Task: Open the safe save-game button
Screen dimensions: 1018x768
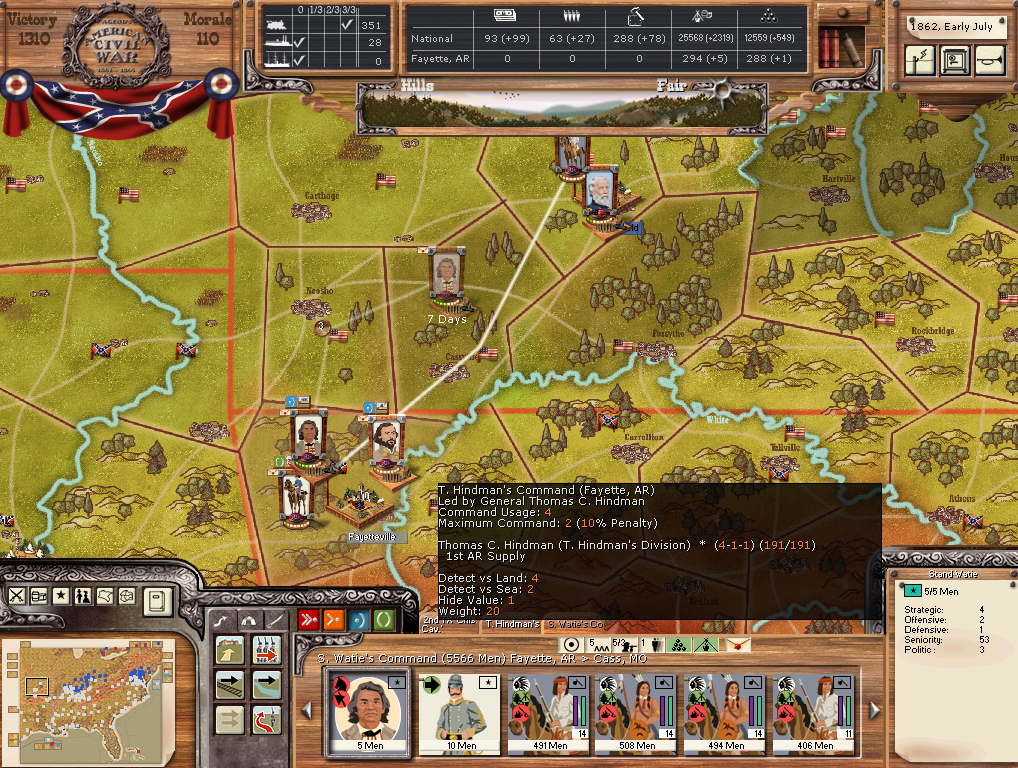Action: [954, 61]
